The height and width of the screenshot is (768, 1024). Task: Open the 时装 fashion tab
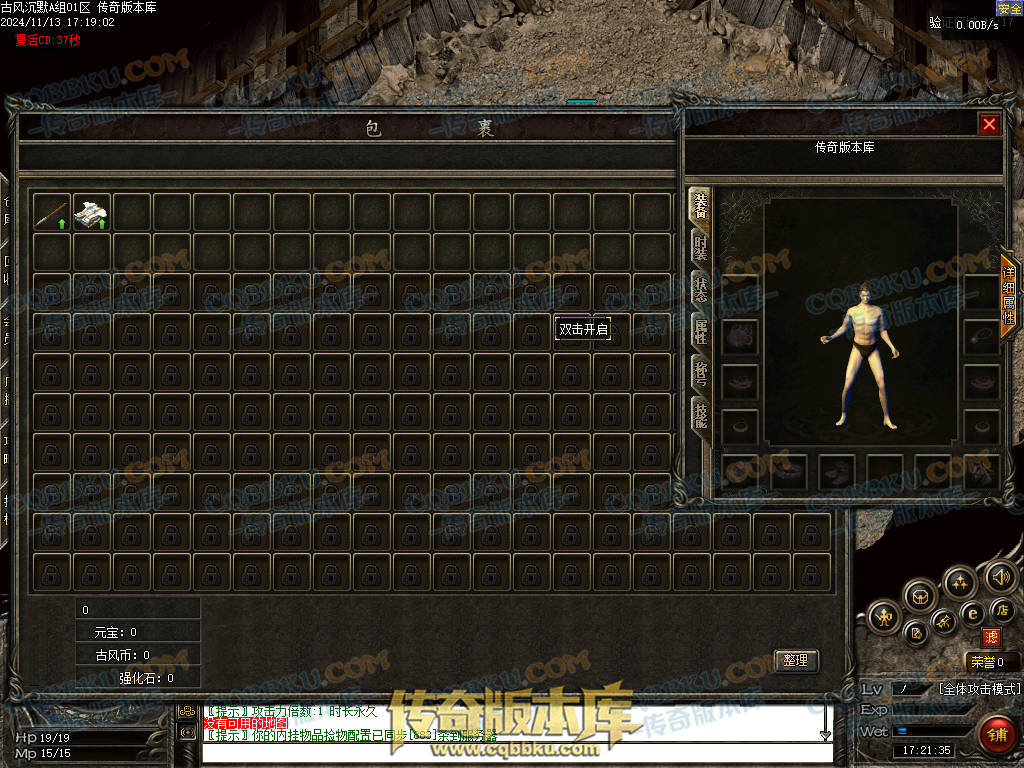pos(701,250)
